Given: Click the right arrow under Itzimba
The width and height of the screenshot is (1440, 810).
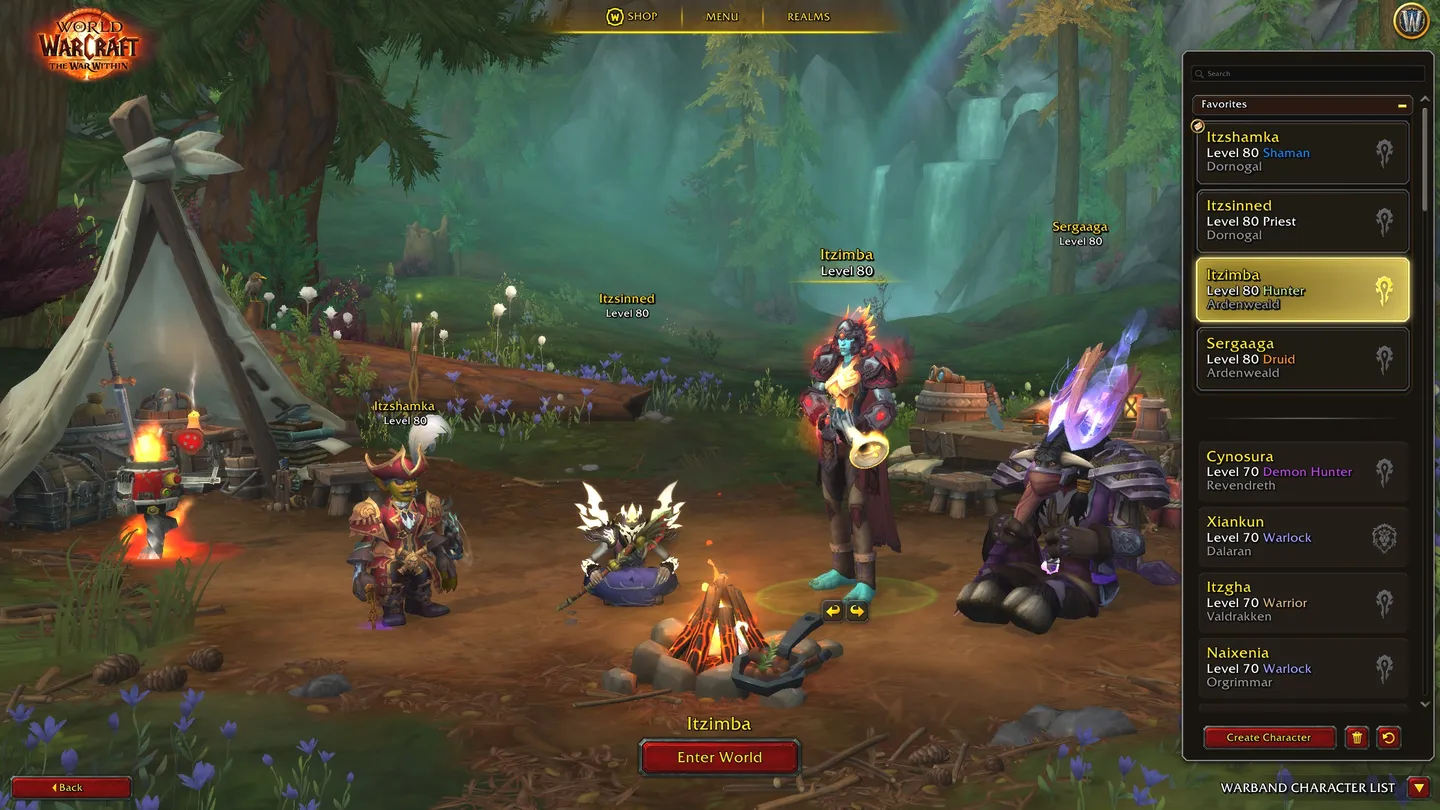Looking at the screenshot, I should [858, 610].
